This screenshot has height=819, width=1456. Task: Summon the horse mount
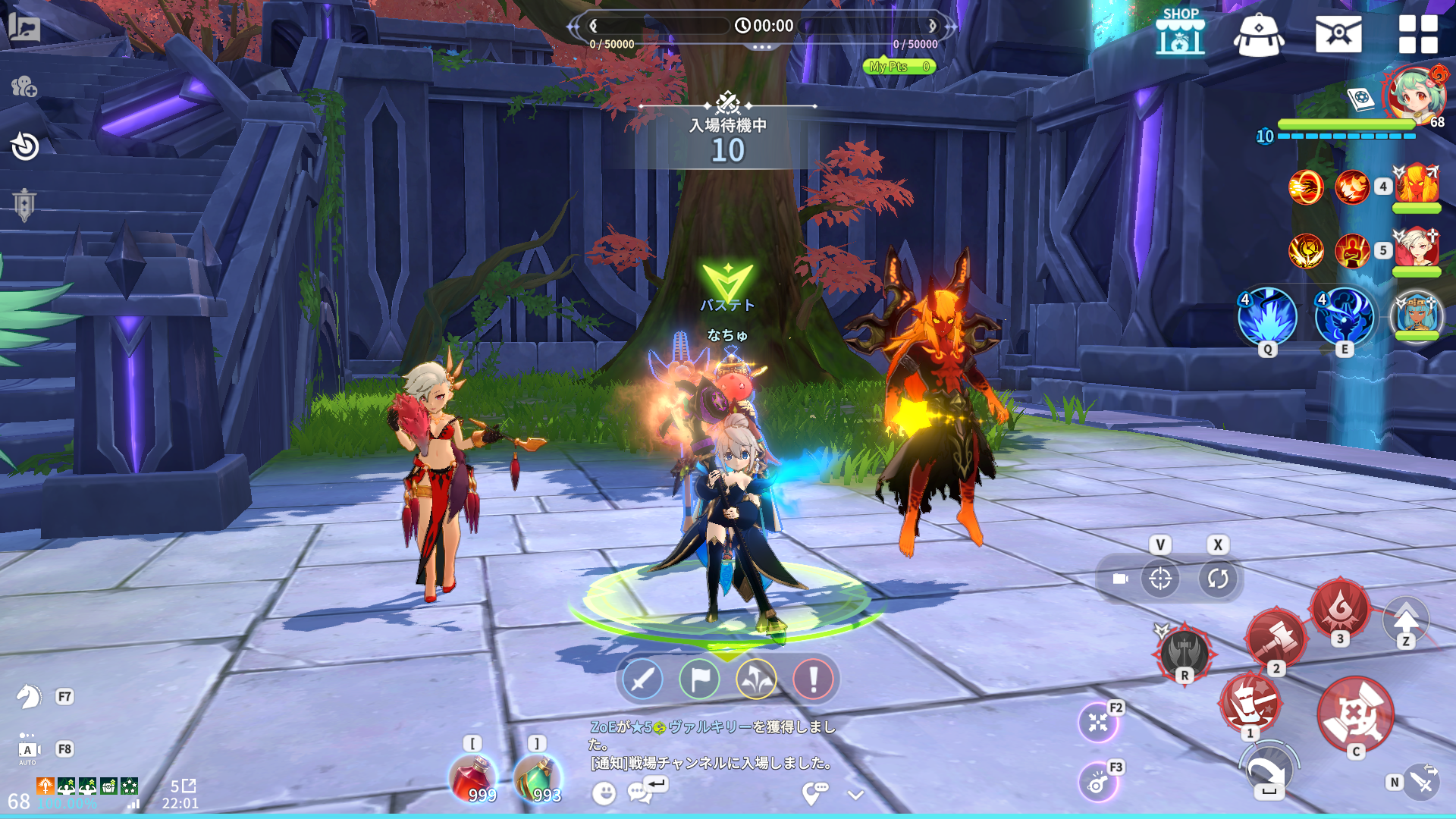[x=28, y=696]
